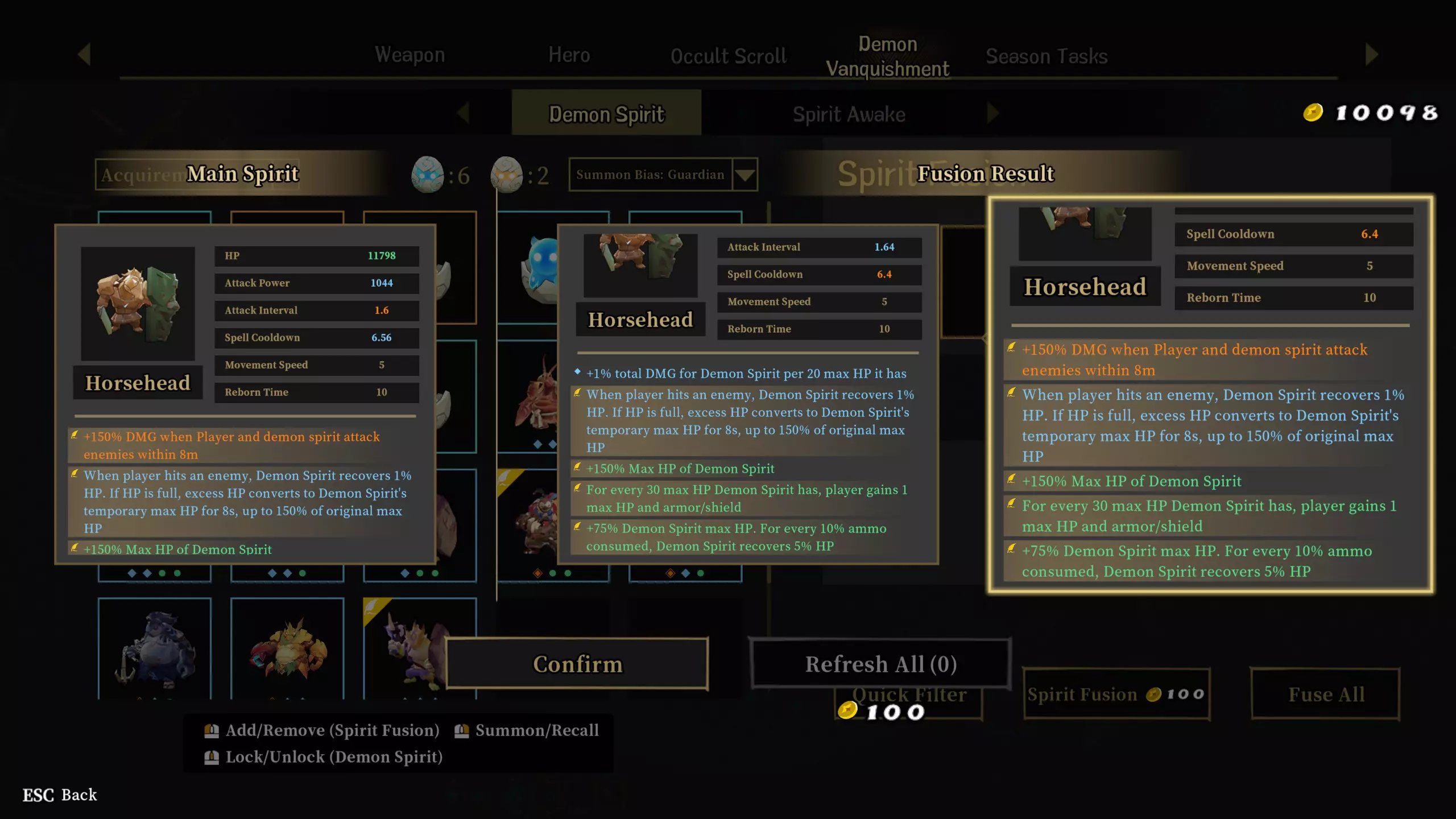Click the right arrow beside the top tabs
The width and height of the screenshot is (1456, 819).
click(x=1371, y=55)
